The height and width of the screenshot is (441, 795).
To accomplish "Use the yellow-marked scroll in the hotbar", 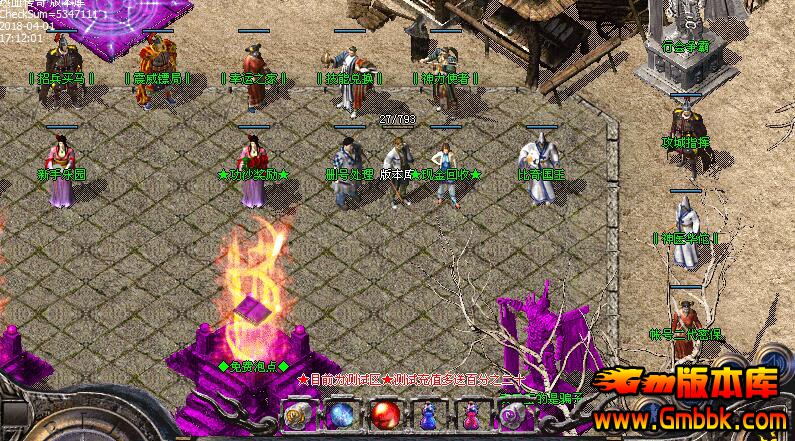I will coord(295,413).
